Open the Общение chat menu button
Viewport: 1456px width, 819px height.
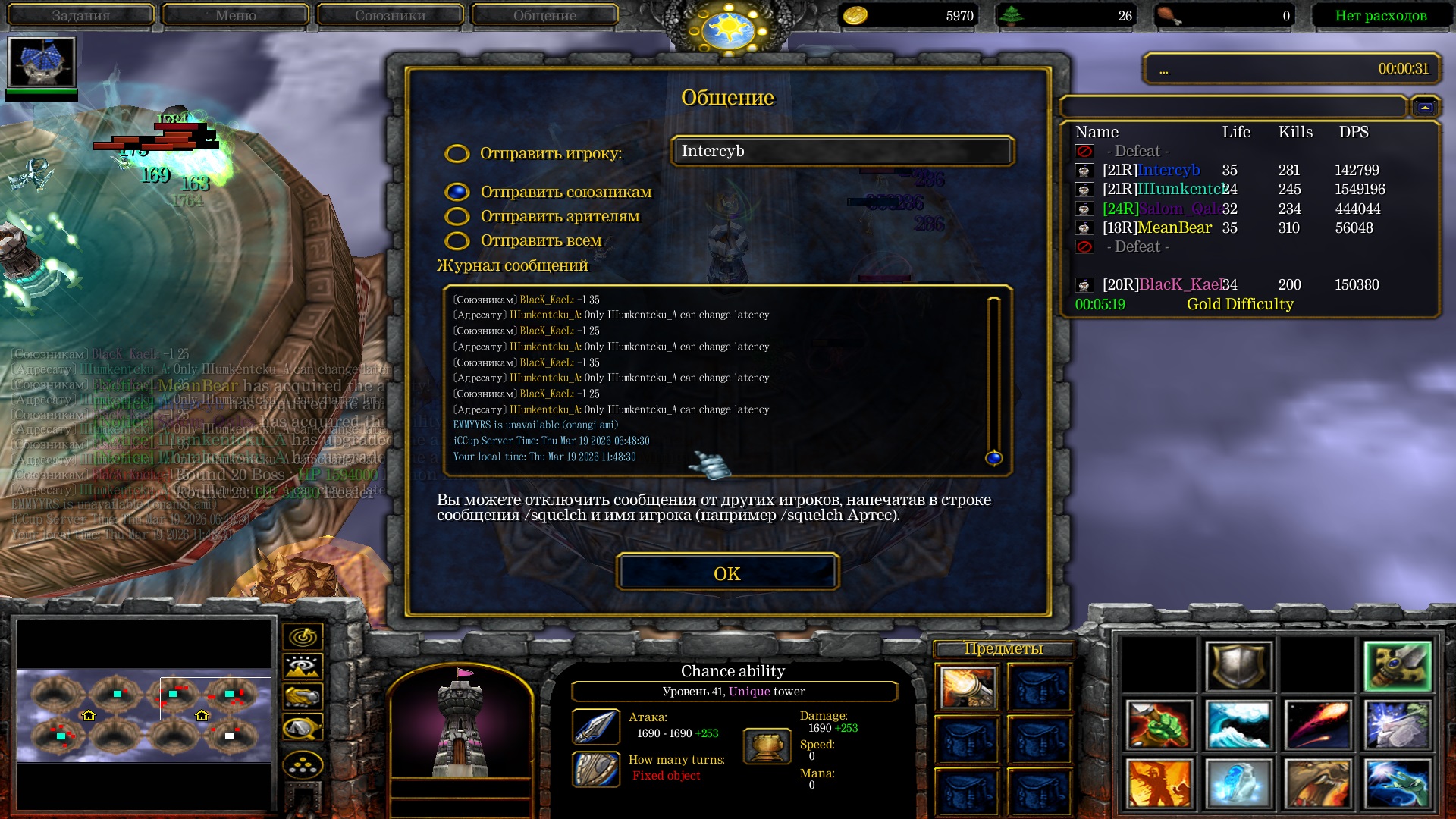[544, 15]
